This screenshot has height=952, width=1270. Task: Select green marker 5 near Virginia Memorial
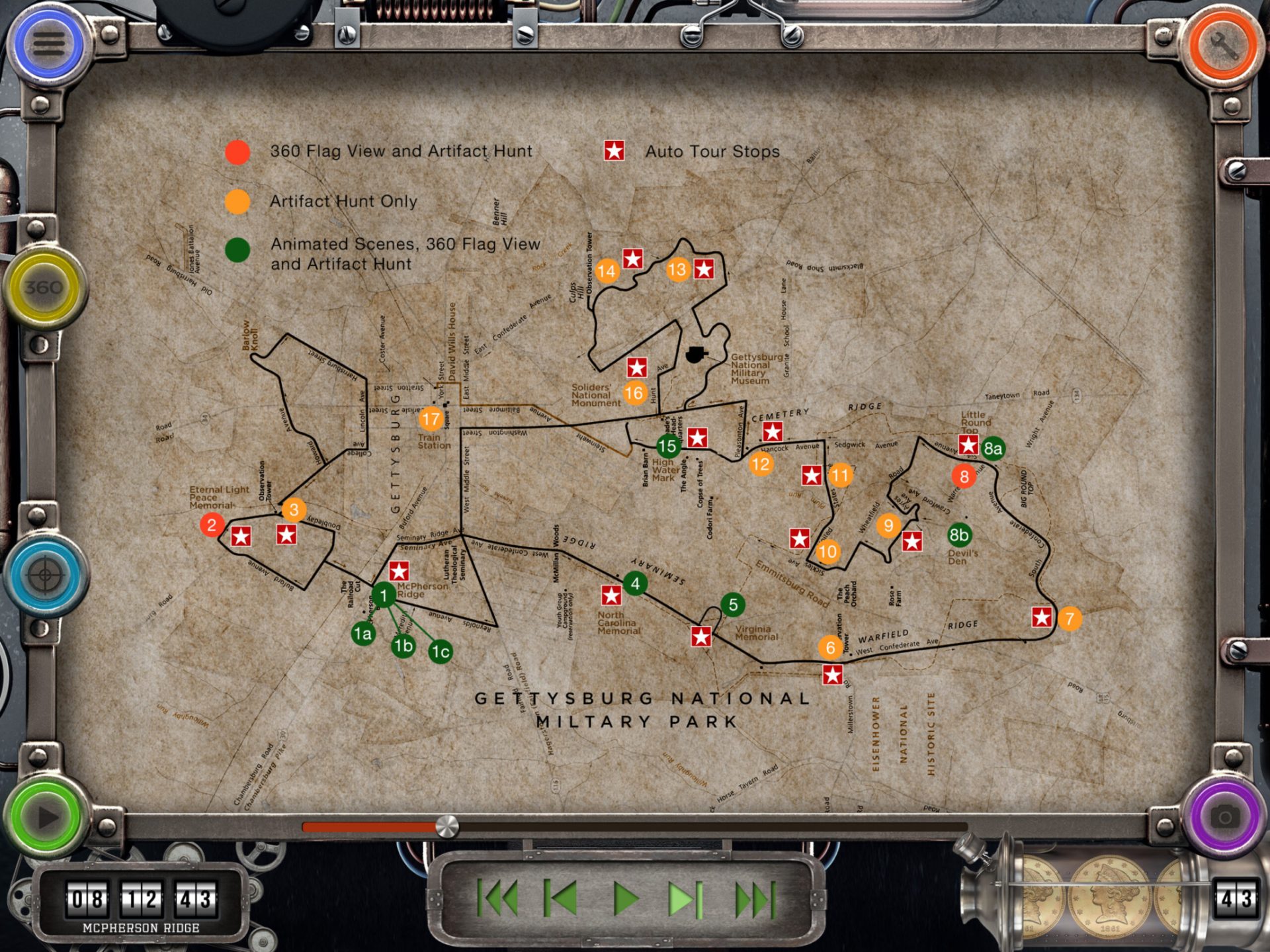732,604
